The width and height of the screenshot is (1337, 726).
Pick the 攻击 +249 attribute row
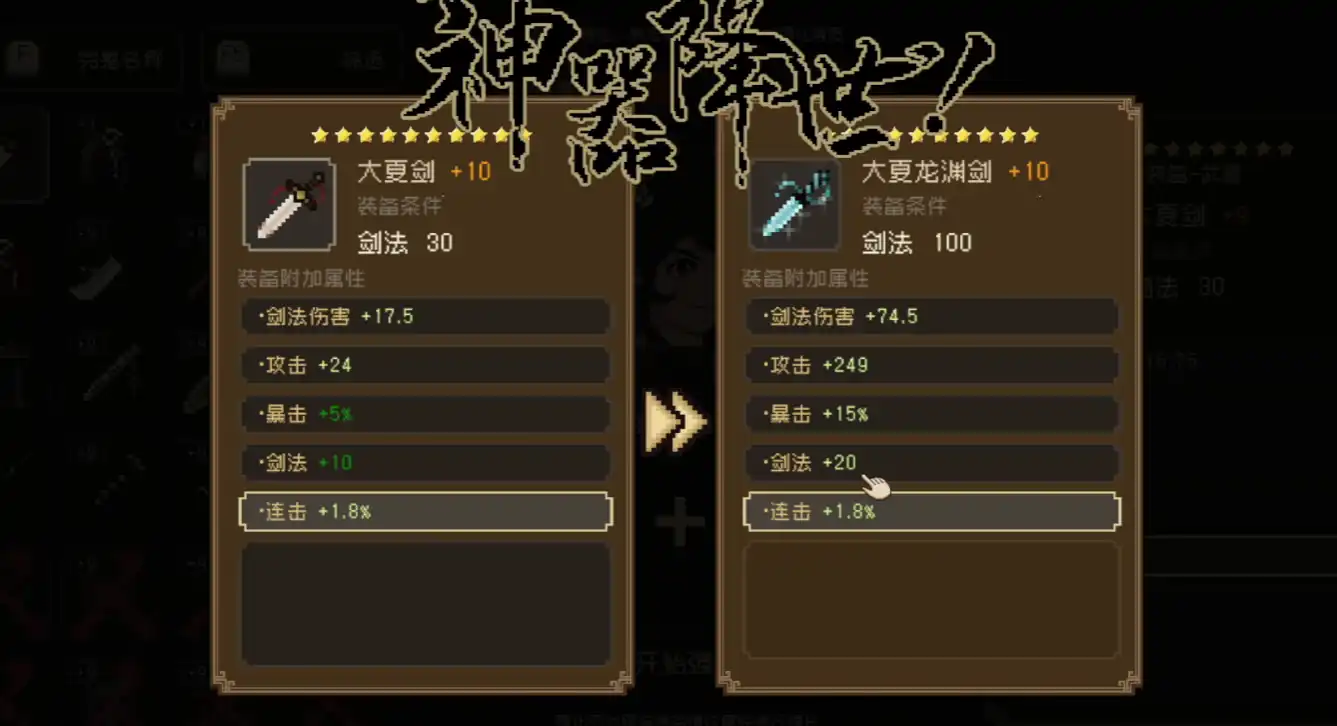[x=931, y=365]
